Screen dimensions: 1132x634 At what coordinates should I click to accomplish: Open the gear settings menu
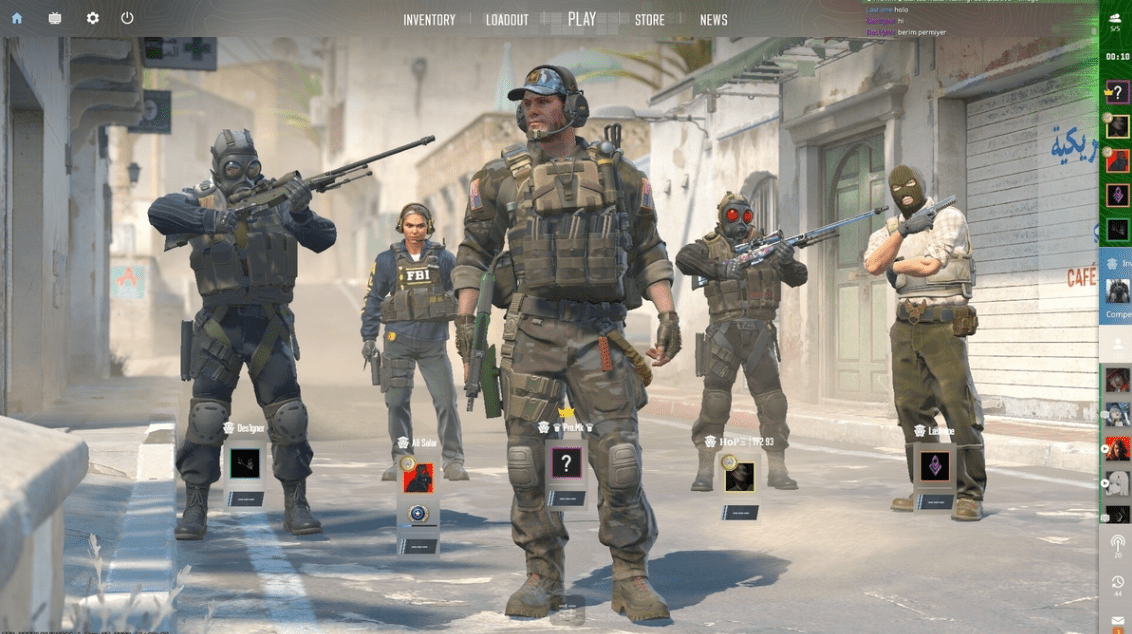tap(92, 18)
